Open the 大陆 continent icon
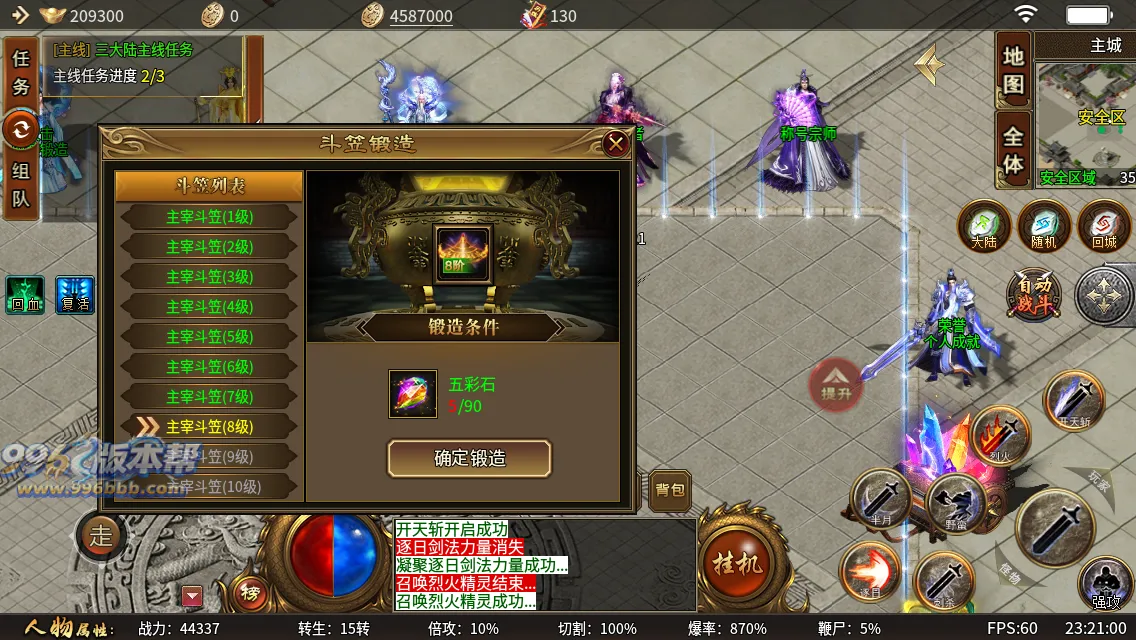This screenshot has height=640, width=1136. pos(984,226)
